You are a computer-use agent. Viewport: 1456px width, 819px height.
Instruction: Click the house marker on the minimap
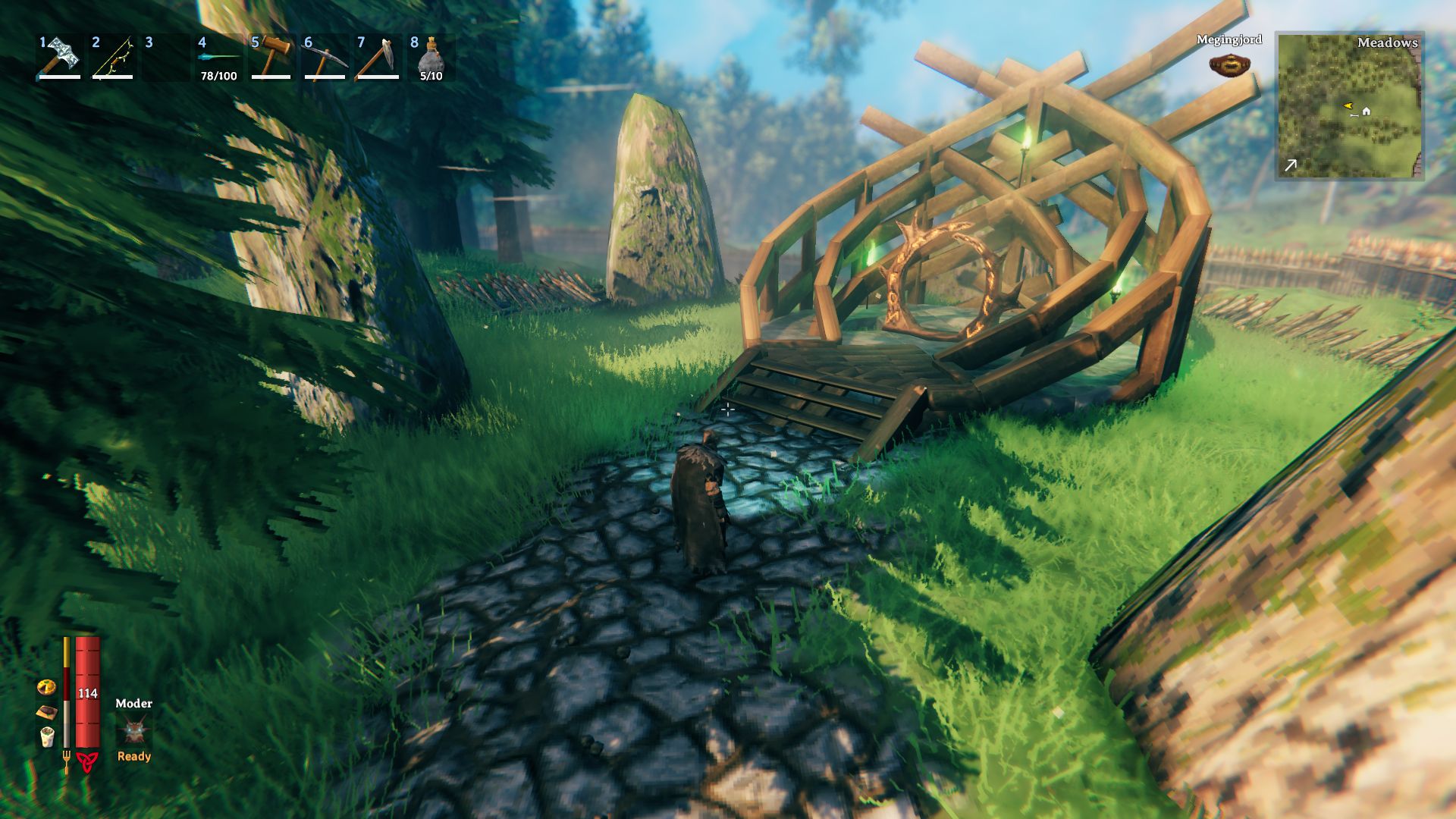pos(1367,111)
